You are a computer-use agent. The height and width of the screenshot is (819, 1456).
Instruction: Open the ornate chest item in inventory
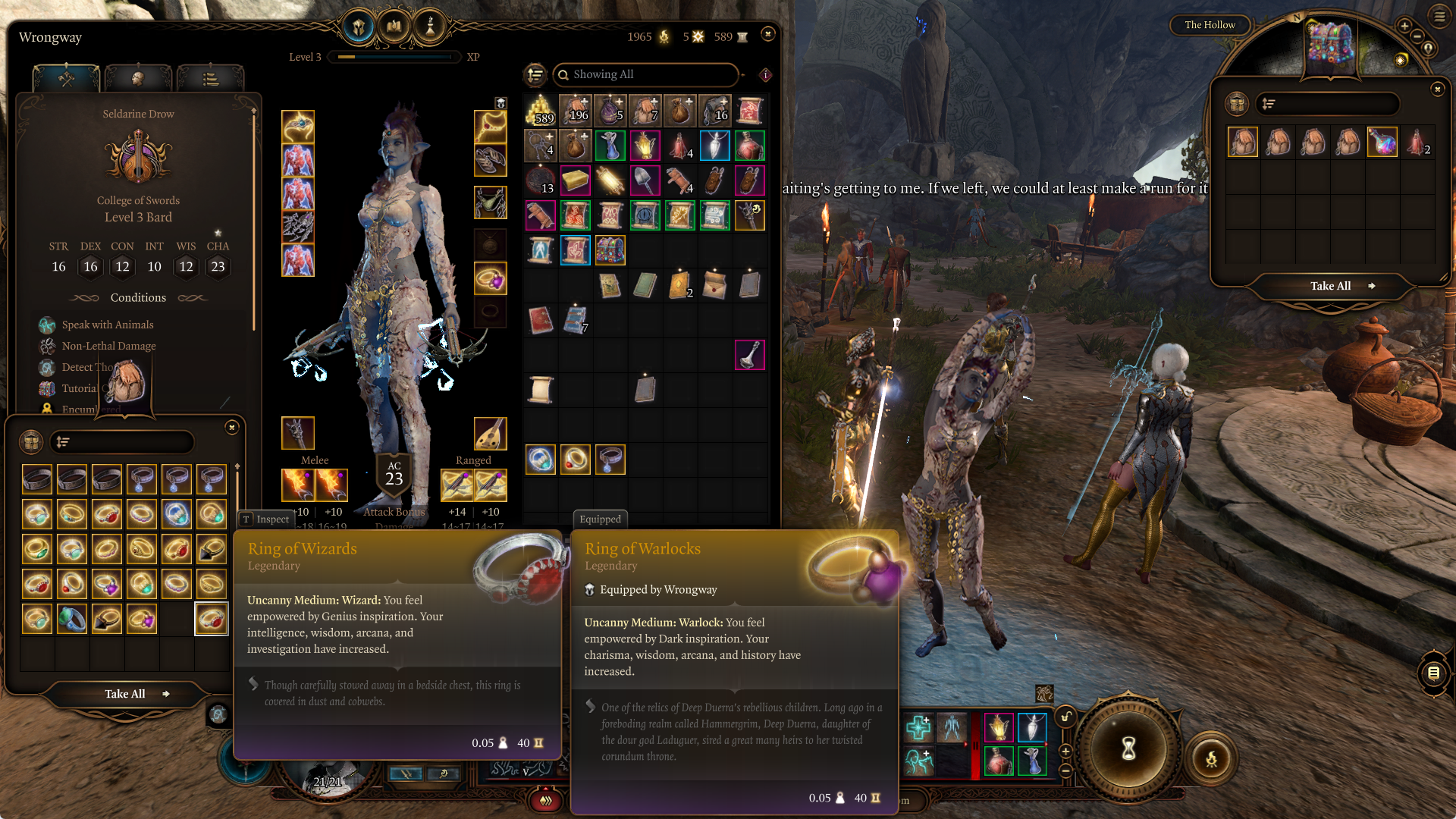610,250
